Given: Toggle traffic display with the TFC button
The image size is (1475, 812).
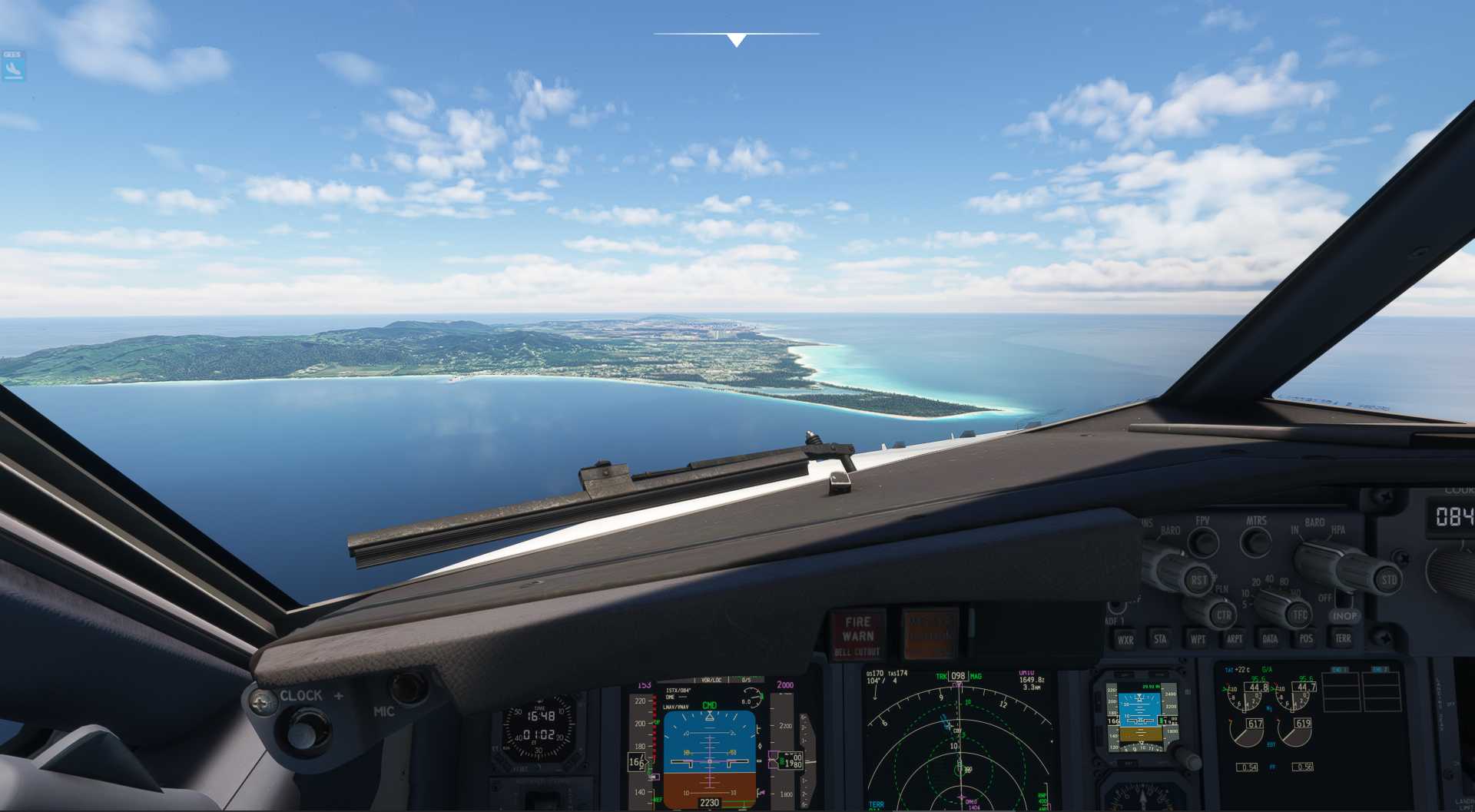Looking at the screenshot, I should [1300, 615].
